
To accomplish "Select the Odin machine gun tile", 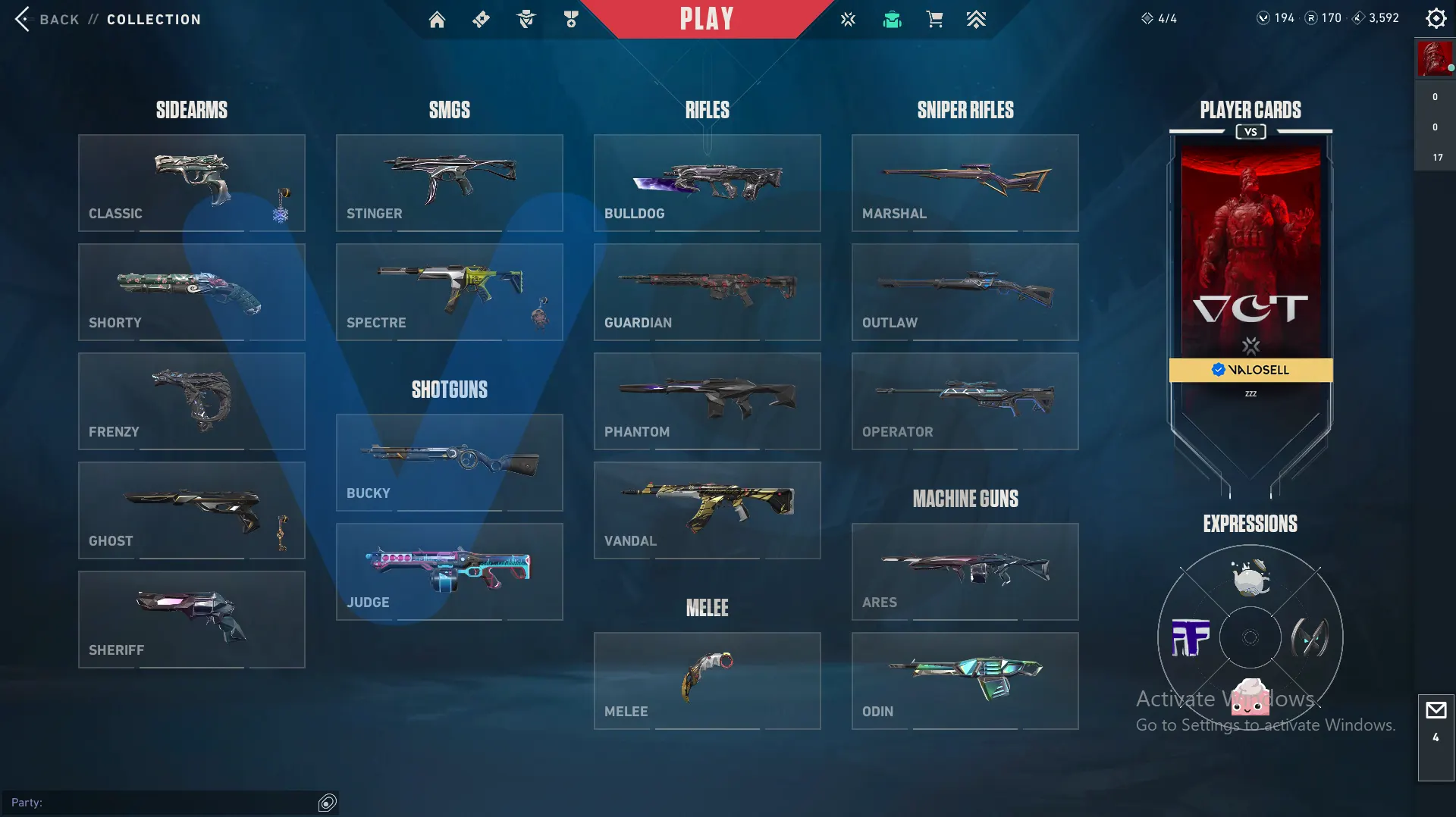I will pos(965,681).
